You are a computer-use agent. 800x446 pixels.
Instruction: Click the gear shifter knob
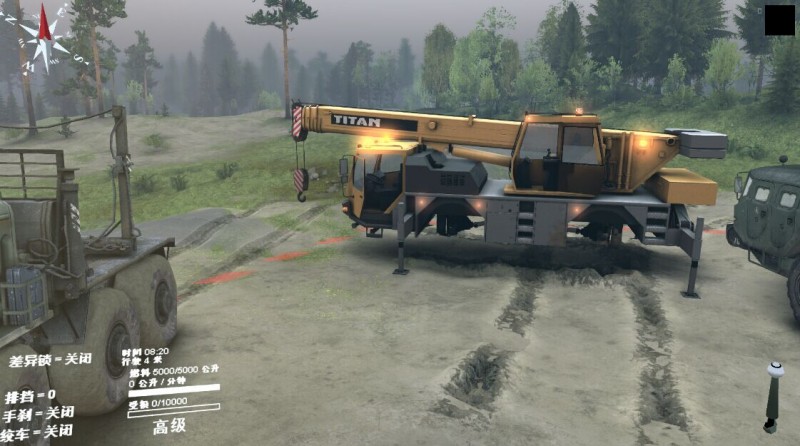click(774, 370)
